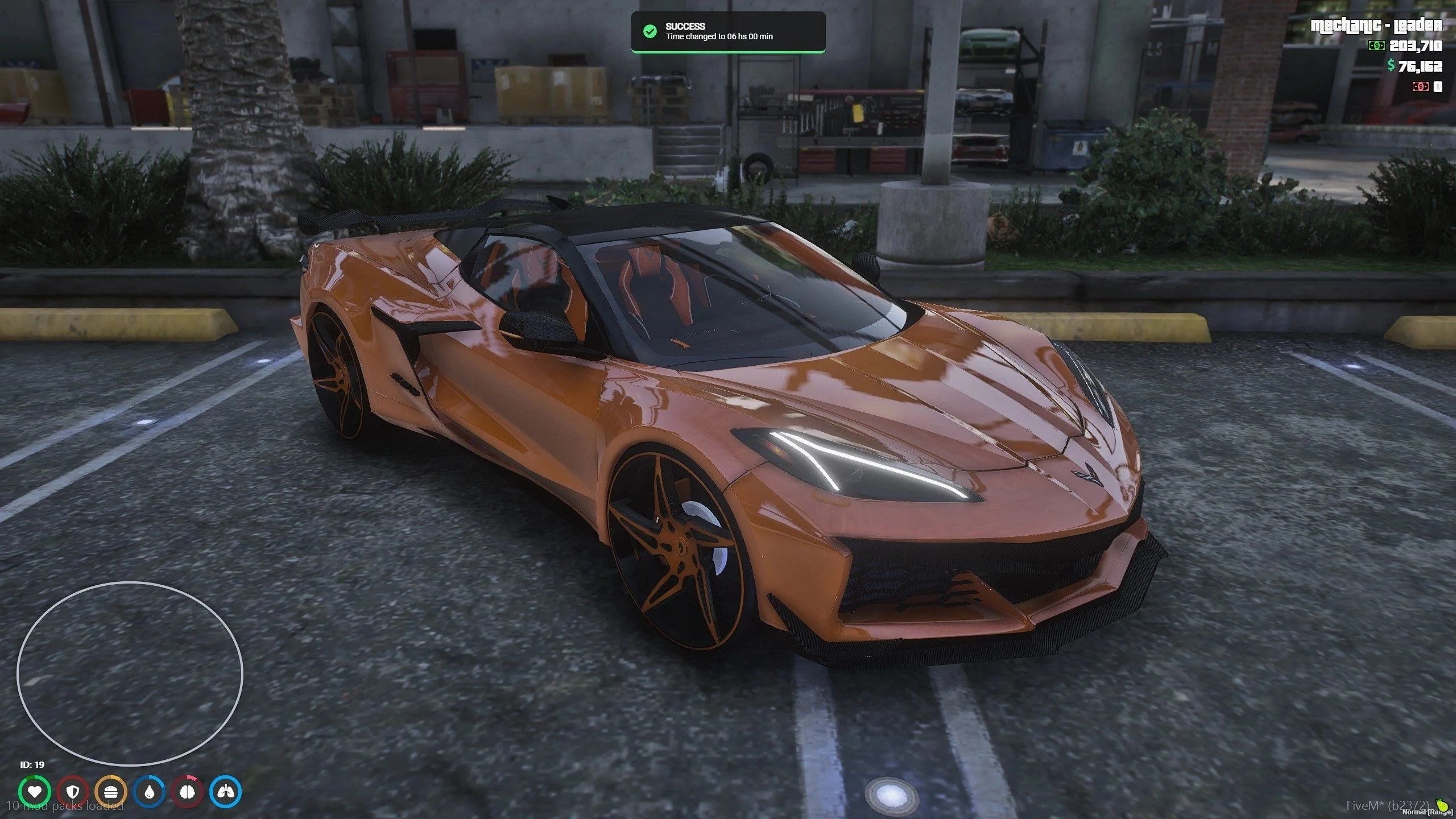Select the water drop thirst icon
This screenshot has width=1456, height=819.
tap(150, 791)
